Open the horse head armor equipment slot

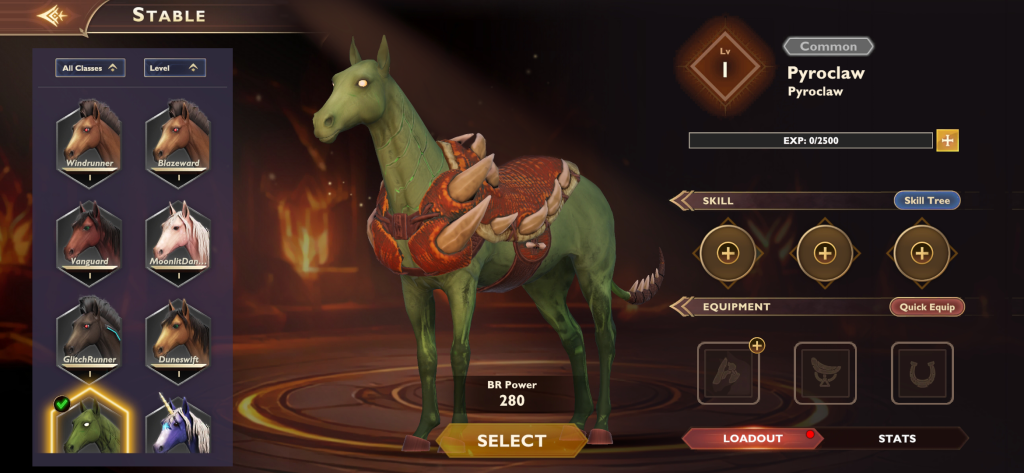728,373
